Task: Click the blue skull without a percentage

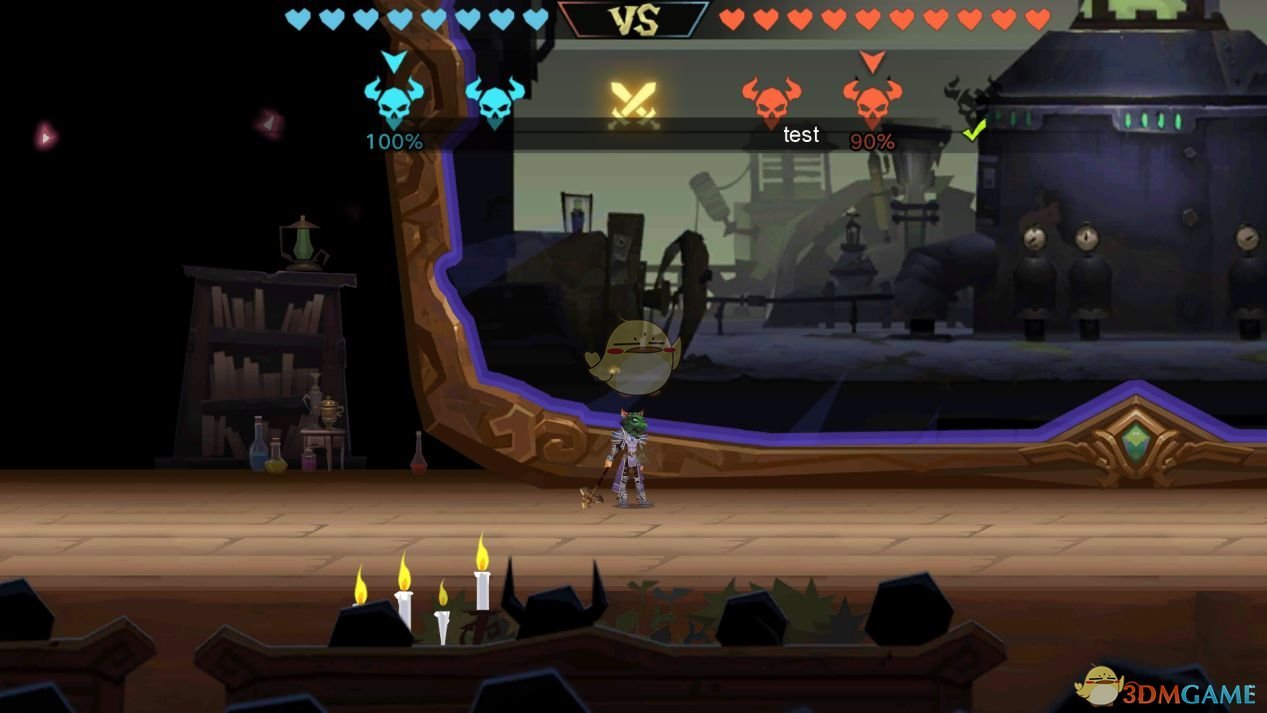Action: pyautogui.click(x=495, y=102)
